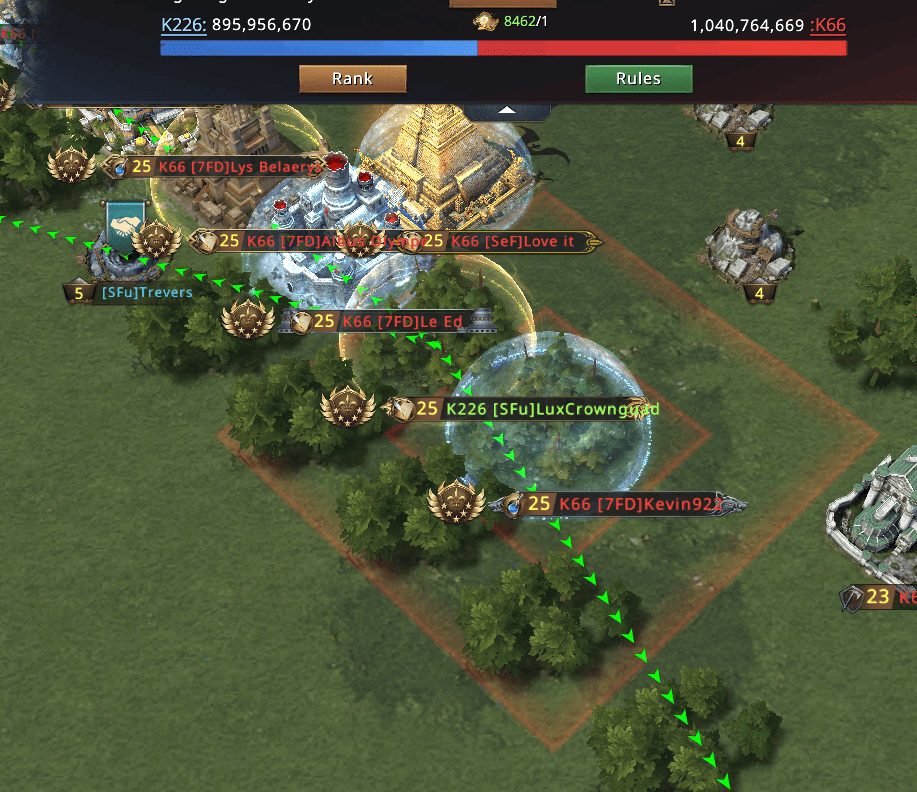This screenshot has height=792, width=917.
Task: Open the K66 kingdom link
Action: click(828, 25)
